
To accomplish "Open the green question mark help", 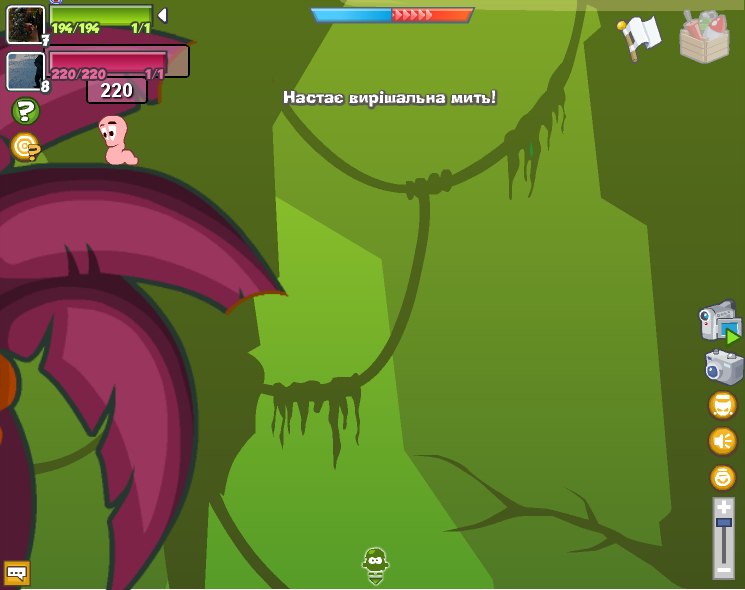I will tap(25, 111).
